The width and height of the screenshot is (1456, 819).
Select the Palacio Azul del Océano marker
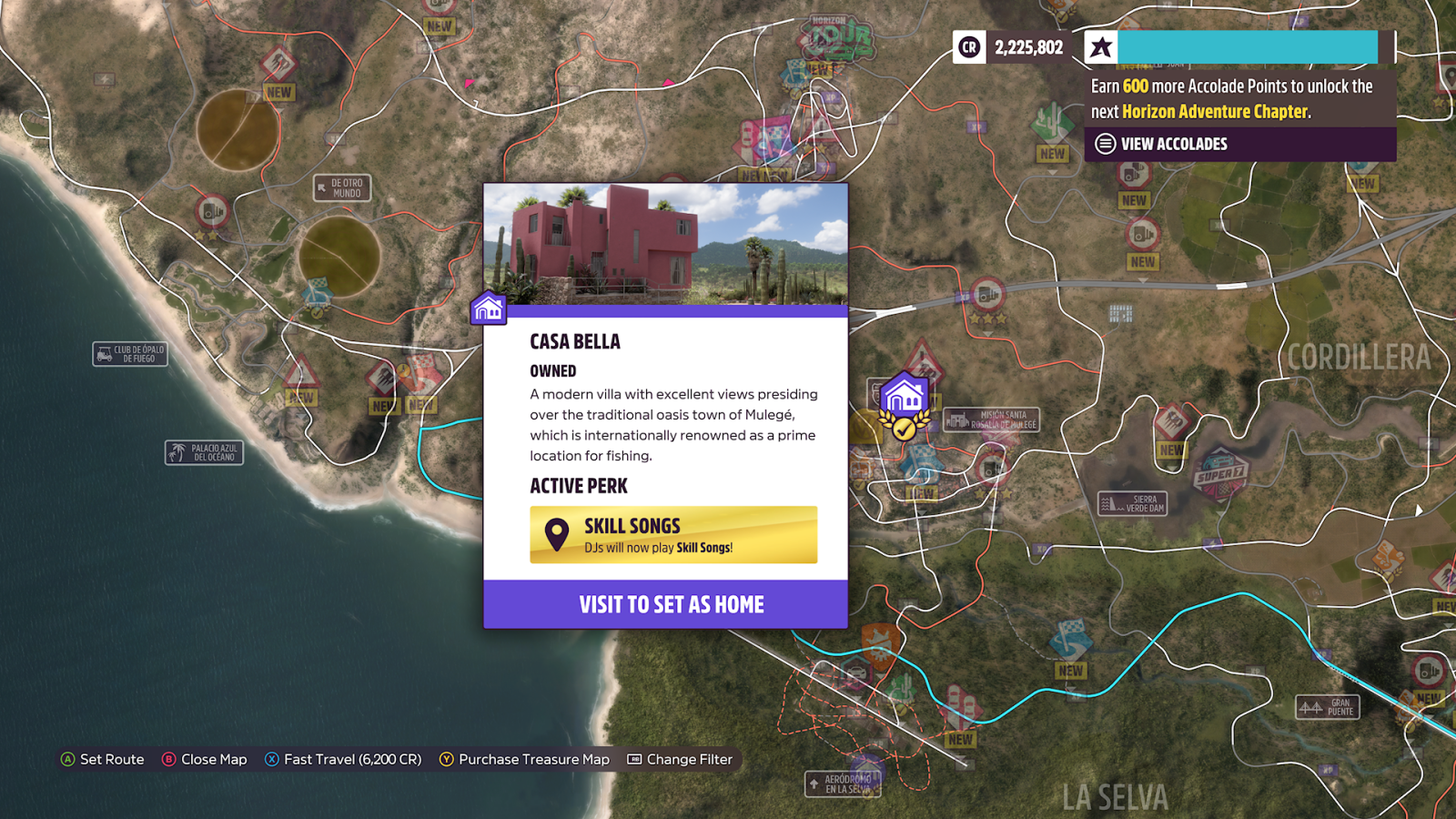(204, 452)
